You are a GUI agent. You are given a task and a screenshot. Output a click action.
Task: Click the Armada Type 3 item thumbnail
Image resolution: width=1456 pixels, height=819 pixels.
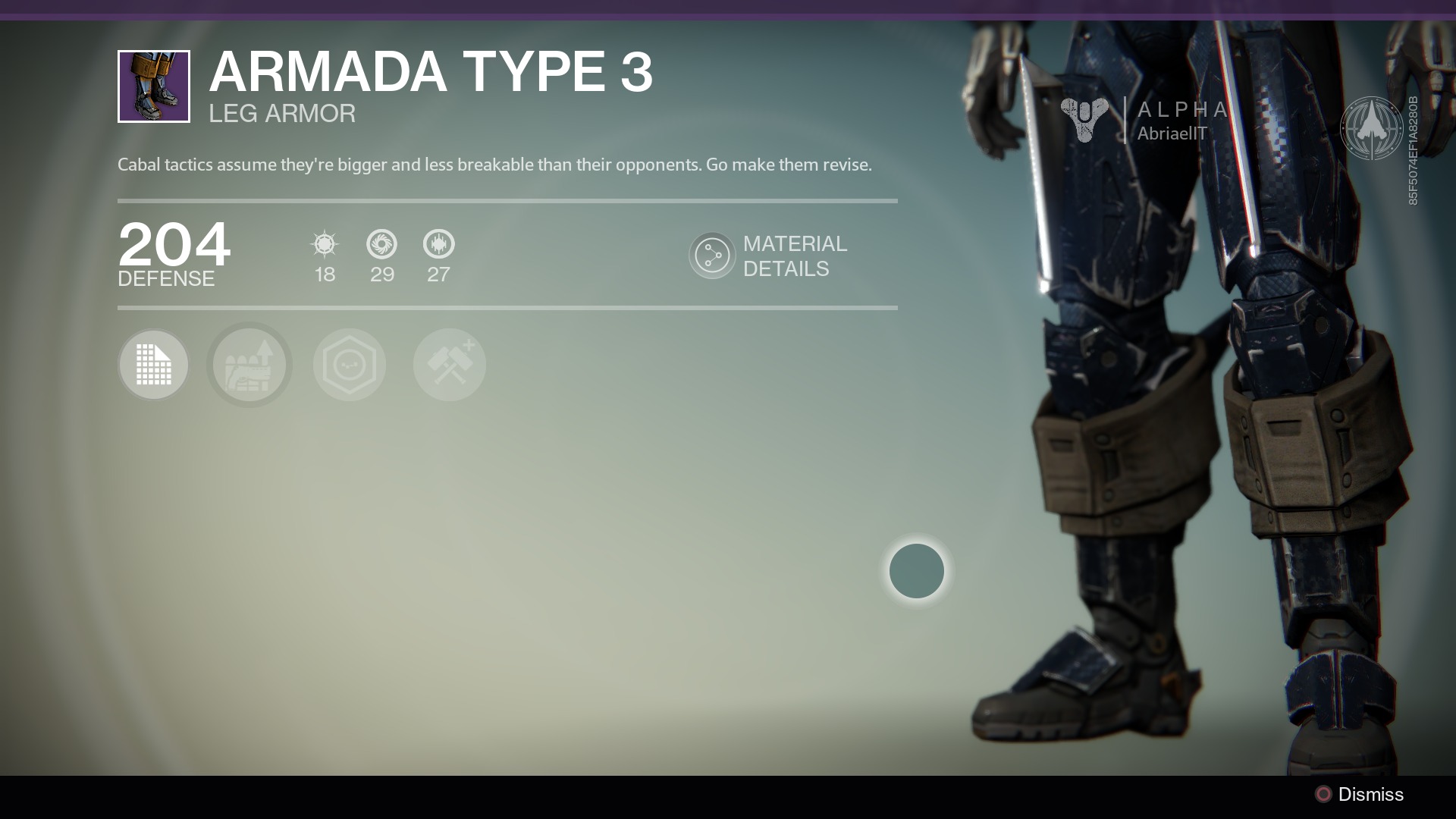(x=154, y=86)
